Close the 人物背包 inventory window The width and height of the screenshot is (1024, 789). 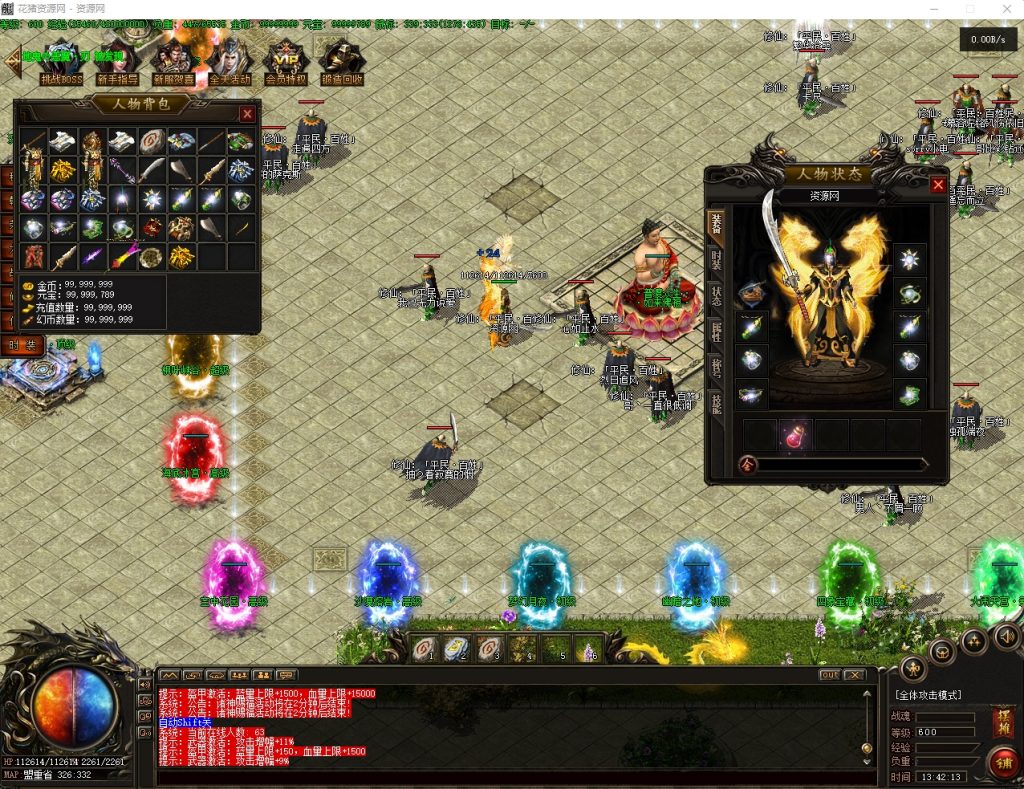[x=247, y=114]
